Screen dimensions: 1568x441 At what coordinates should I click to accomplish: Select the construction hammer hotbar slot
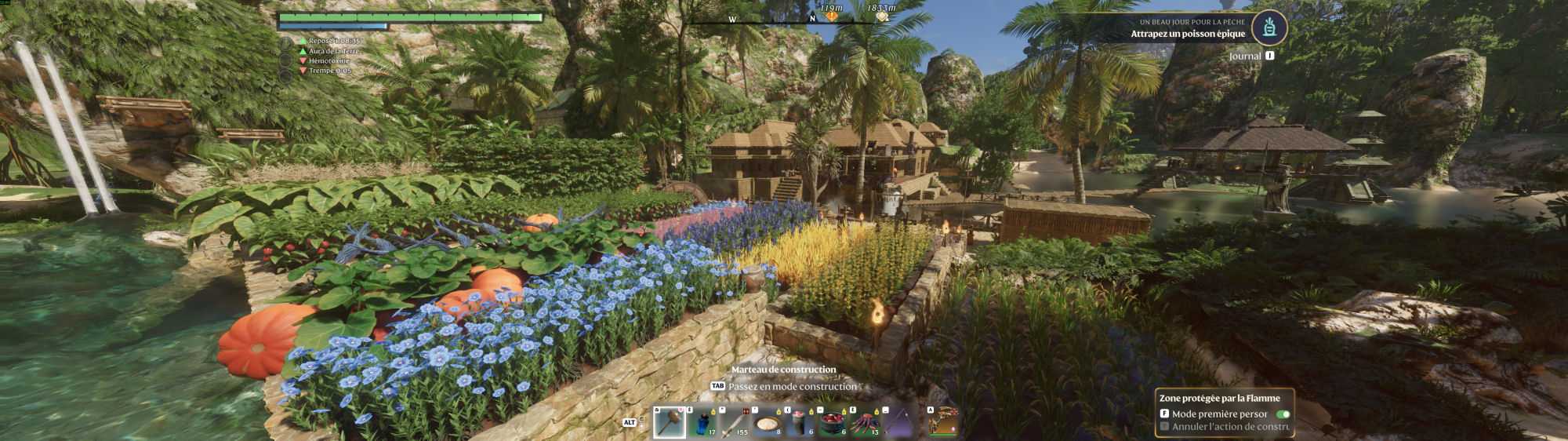(669, 422)
